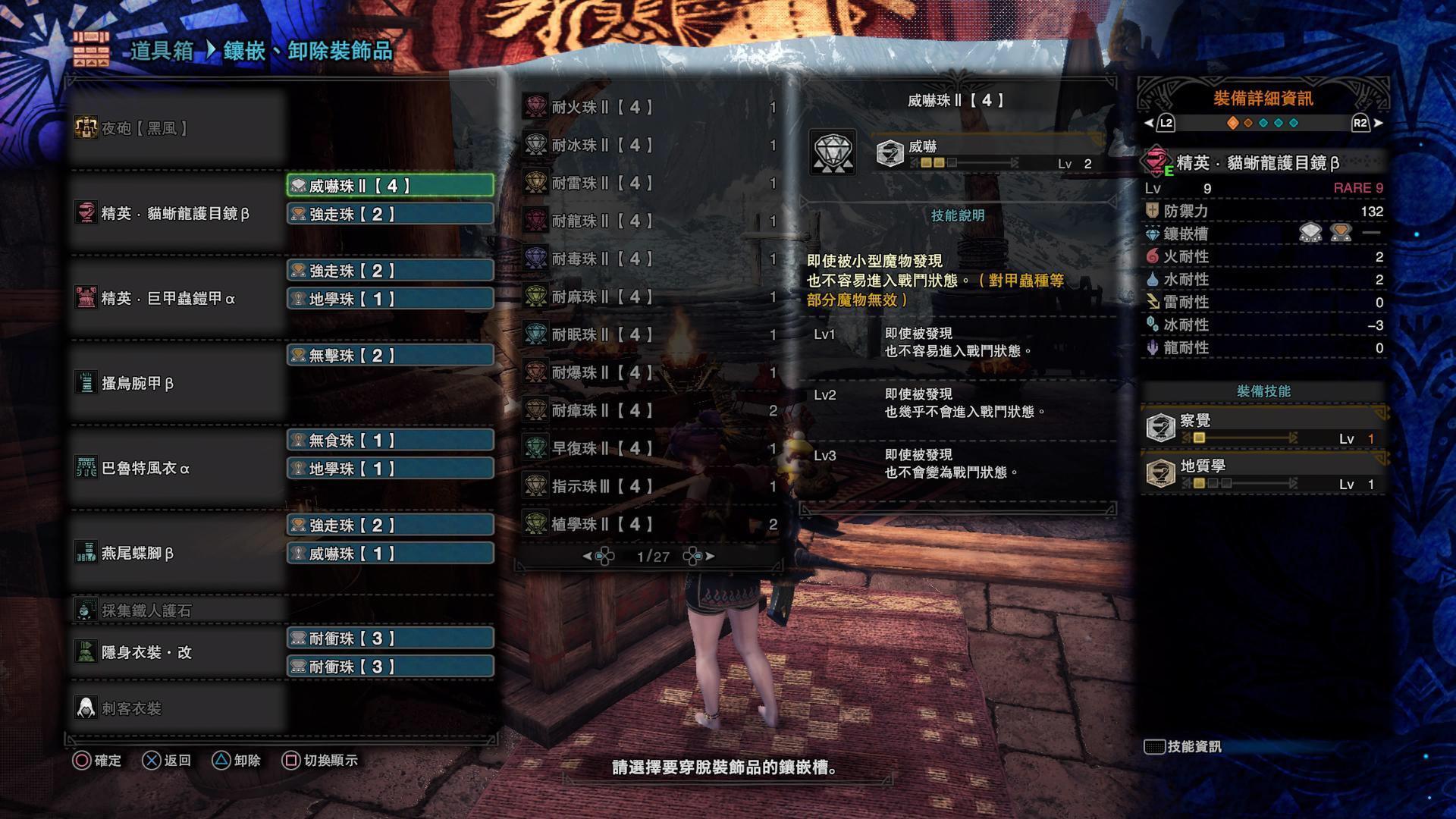Select the 夜砲【黑風】 weapon row
Image resolution: width=1456 pixels, height=819 pixels.
[176, 128]
